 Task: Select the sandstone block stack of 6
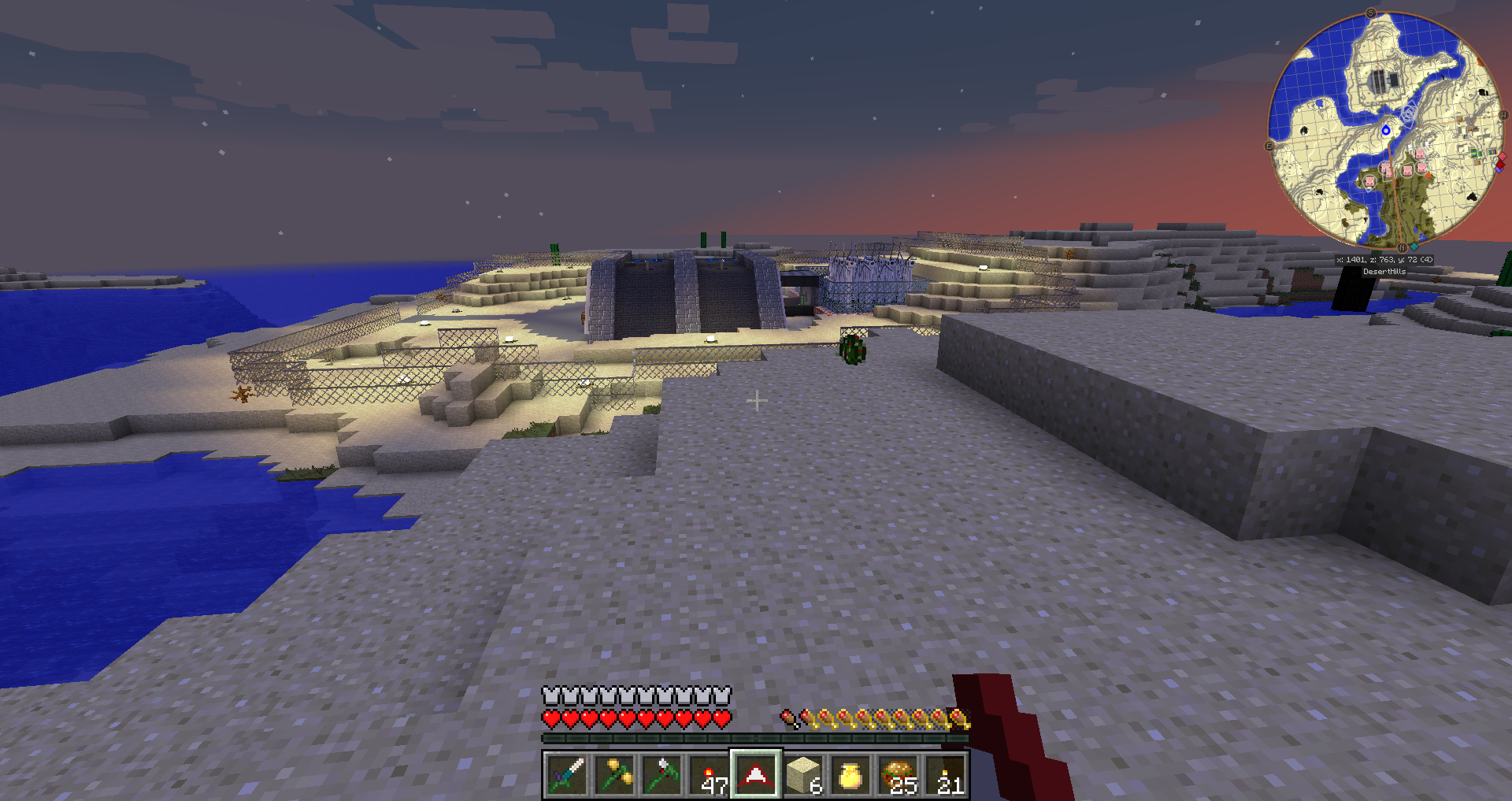(803, 775)
